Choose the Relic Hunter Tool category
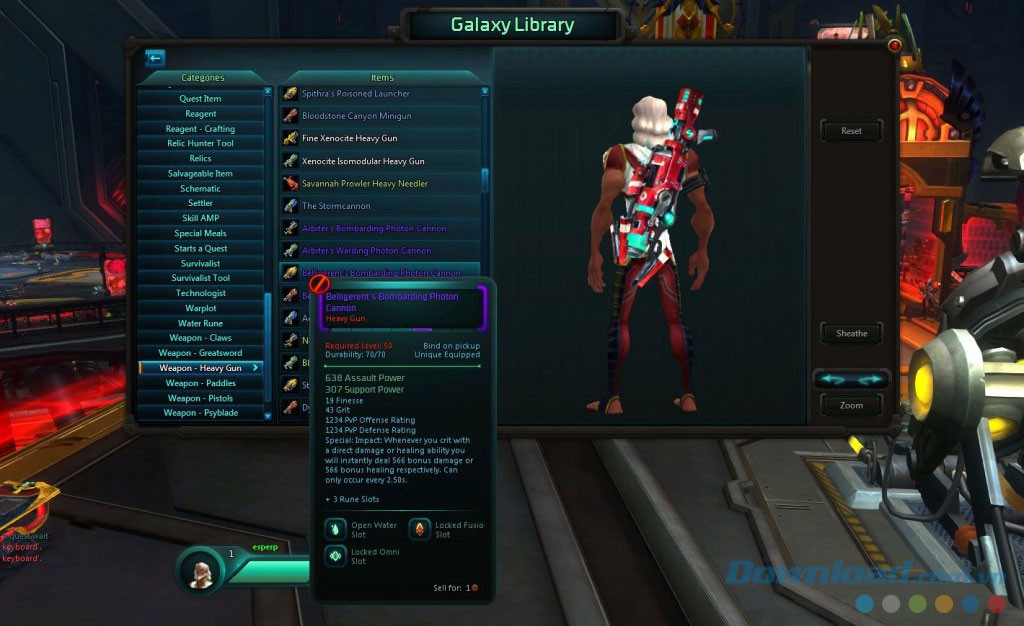 (200, 144)
